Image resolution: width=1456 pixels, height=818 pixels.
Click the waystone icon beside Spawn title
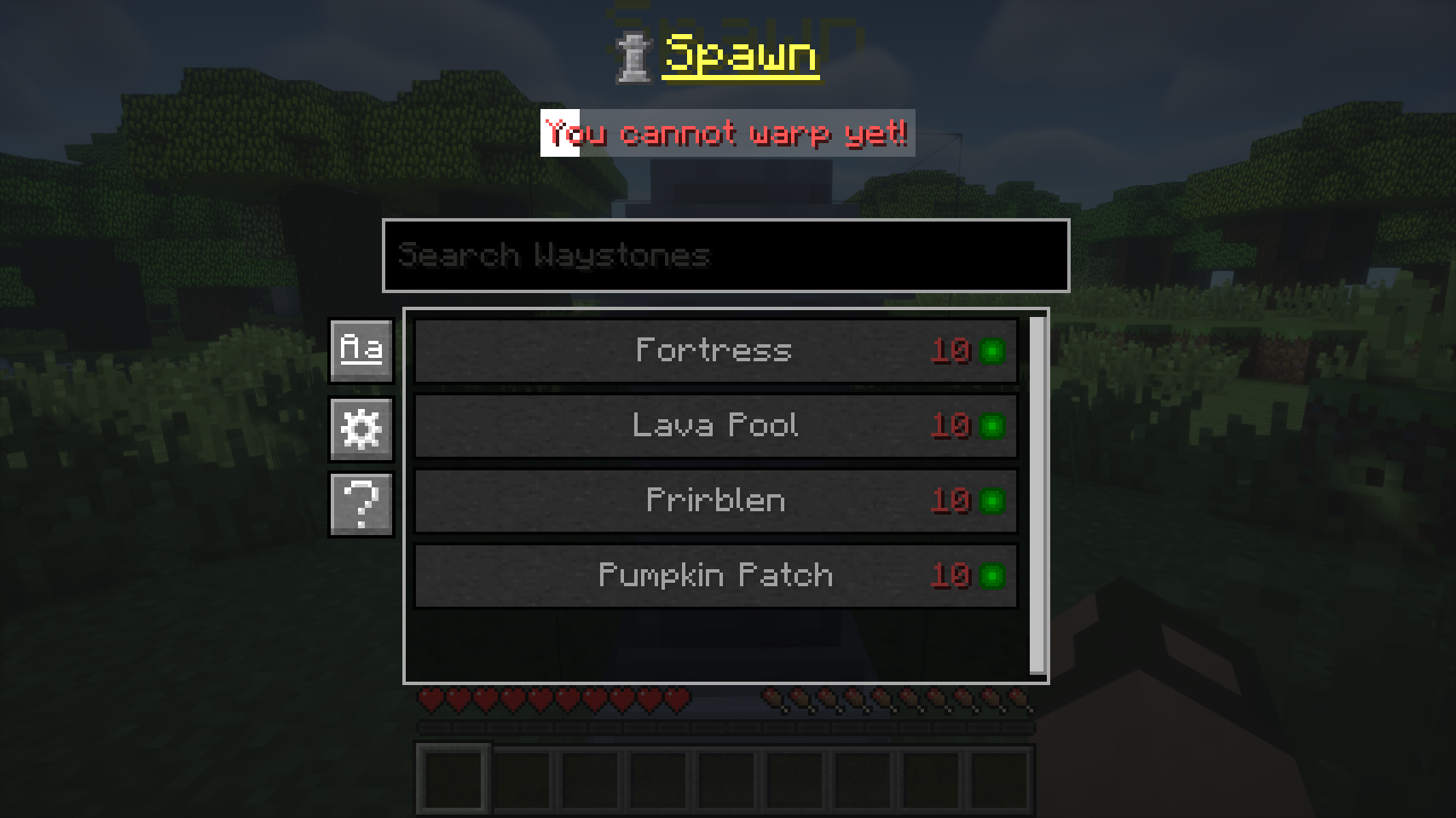tap(632, 57)
